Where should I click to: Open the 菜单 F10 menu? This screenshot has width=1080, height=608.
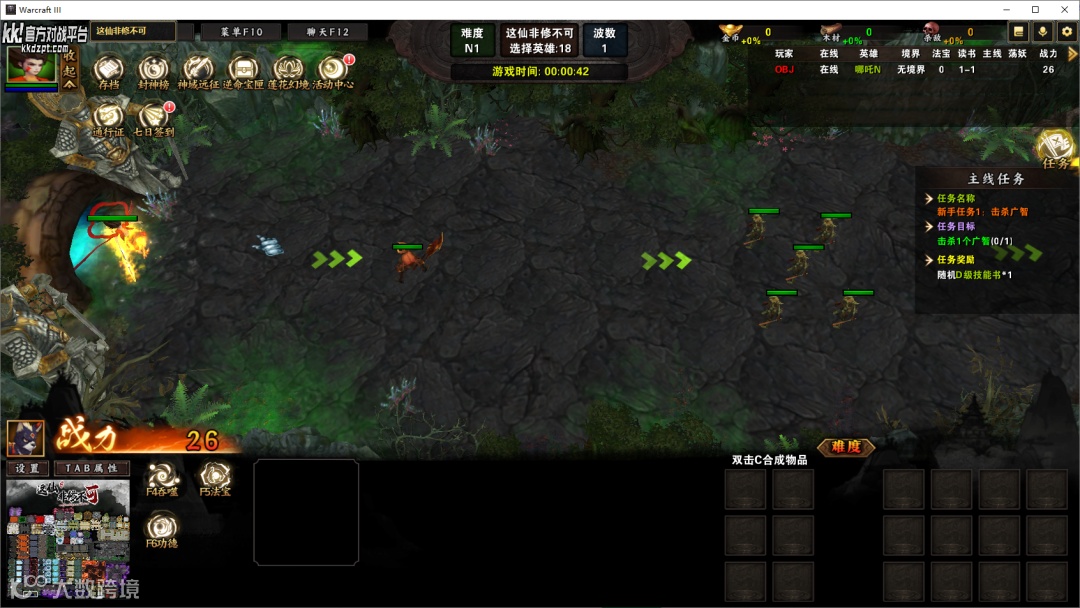[x=241, y=32]
